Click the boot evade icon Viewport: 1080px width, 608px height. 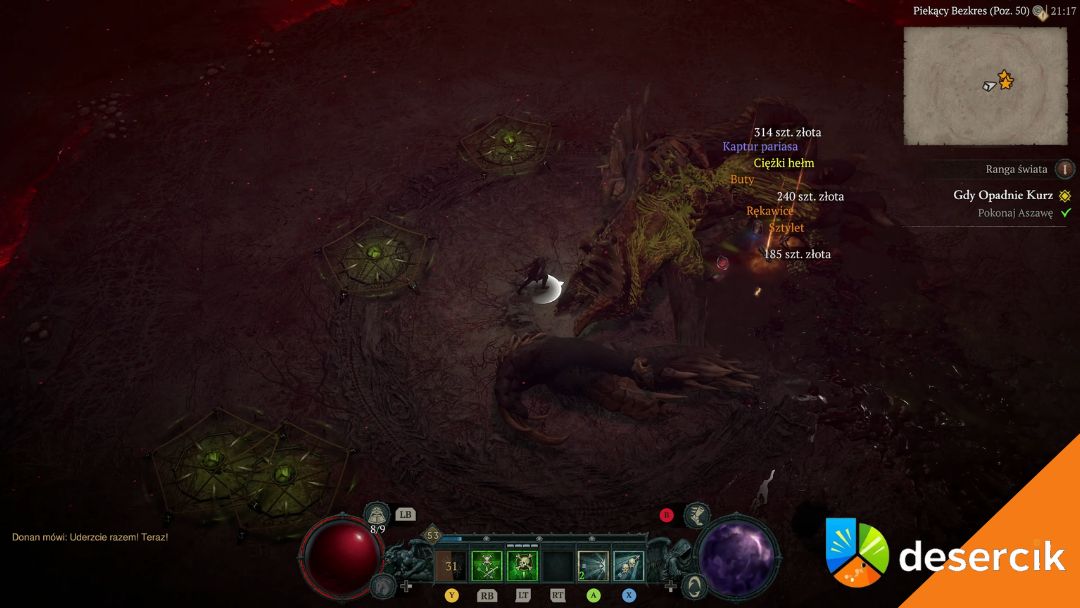[x=697, y=515]
